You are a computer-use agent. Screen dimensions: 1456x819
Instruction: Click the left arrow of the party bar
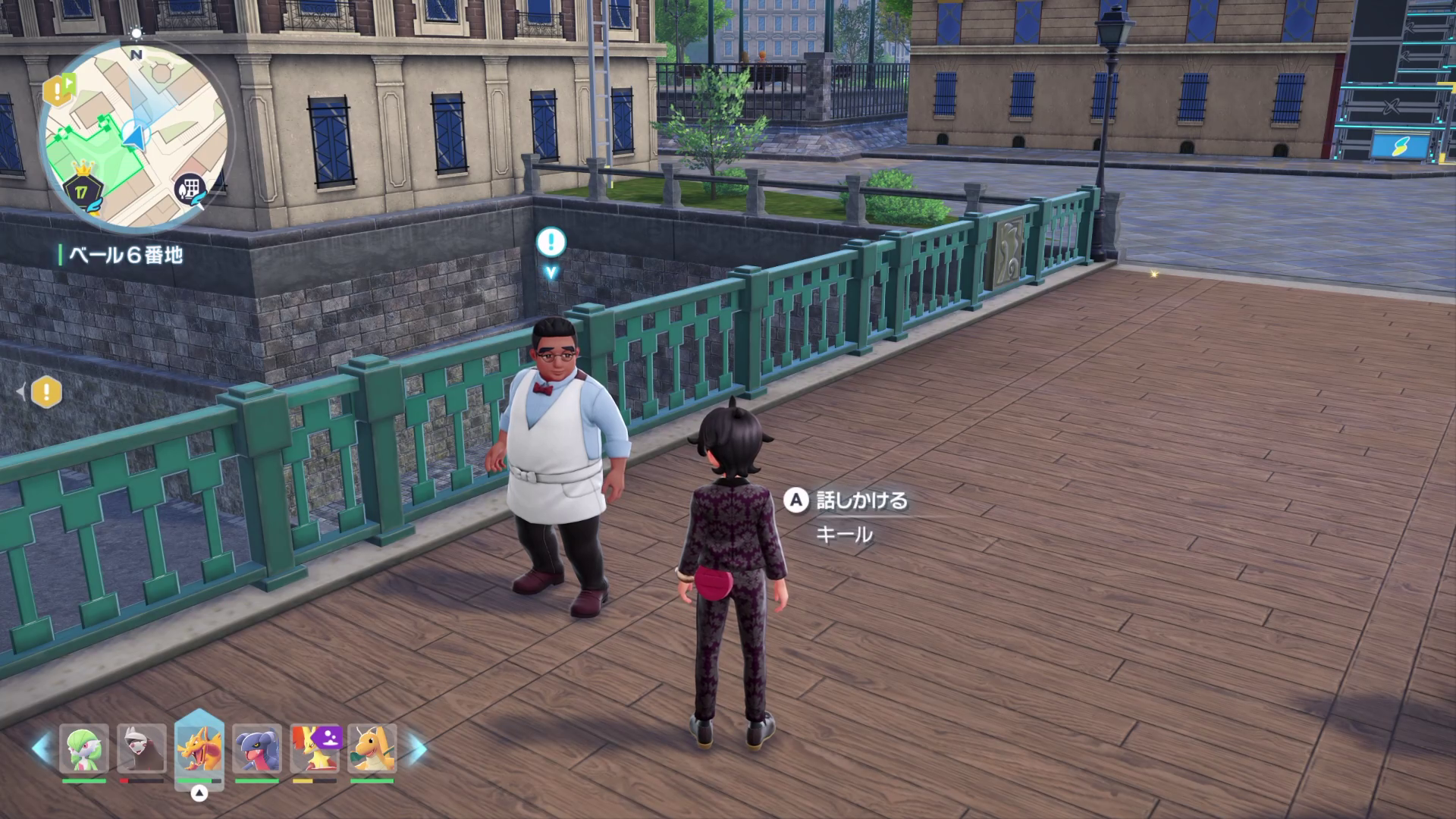click(40, 747)
